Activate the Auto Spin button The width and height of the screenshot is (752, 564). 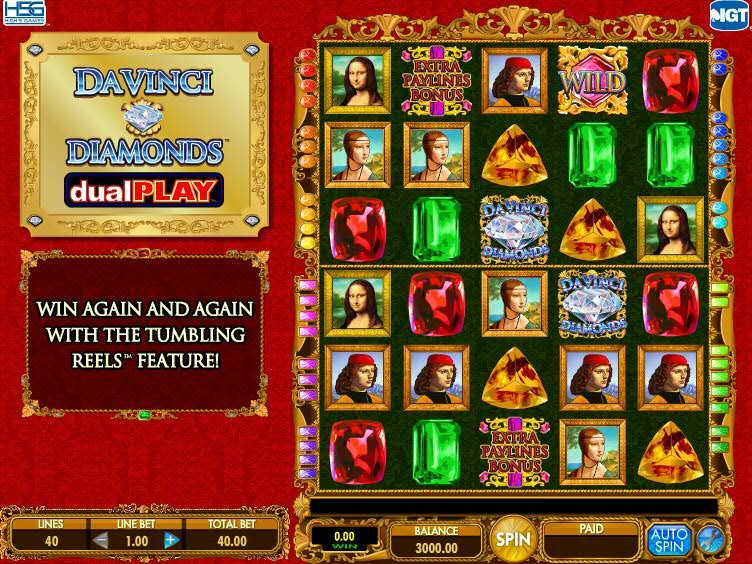[668, 540]
